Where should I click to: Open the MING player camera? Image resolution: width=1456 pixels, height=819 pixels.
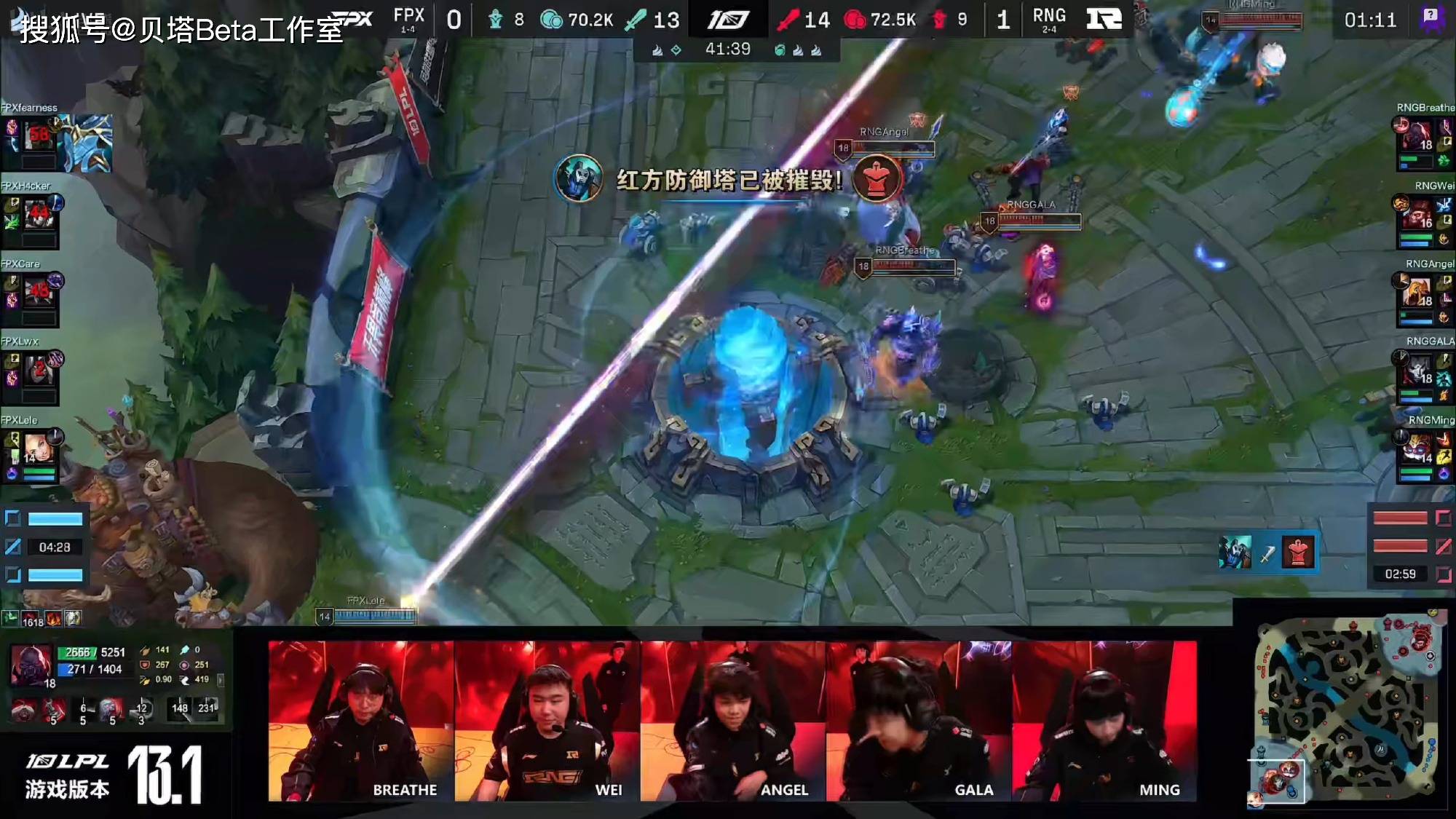coord(1104,721)
